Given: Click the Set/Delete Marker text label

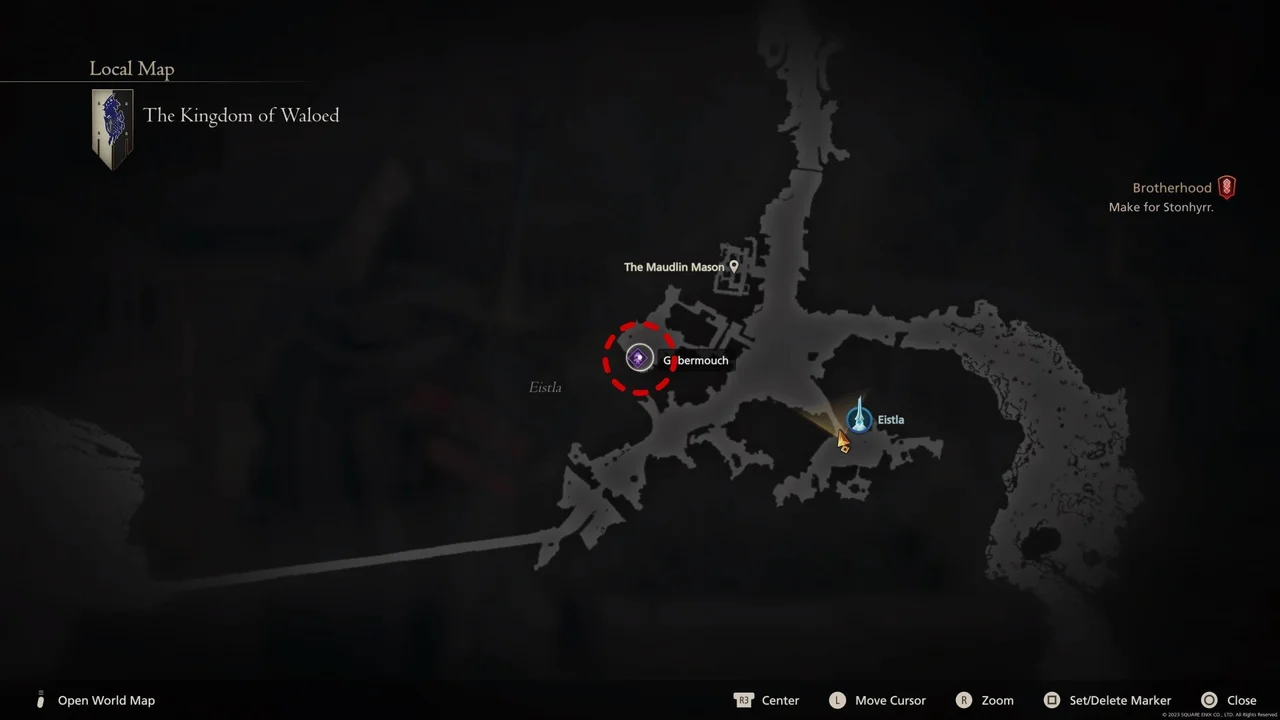Looking at the screenshot, I should pos(1120,700).
